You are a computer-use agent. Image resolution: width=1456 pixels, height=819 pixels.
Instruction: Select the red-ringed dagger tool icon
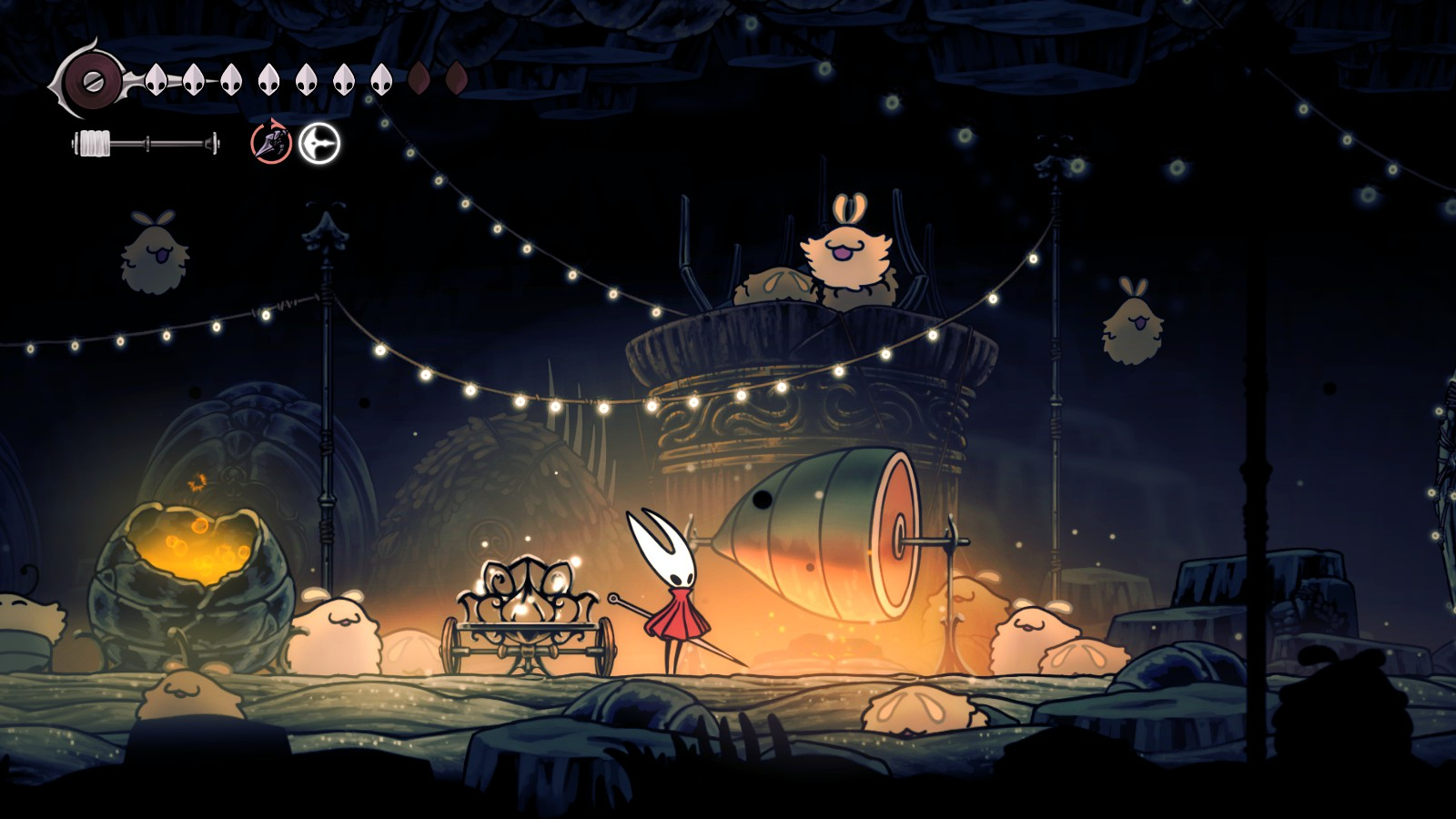(x=271, y=143)
